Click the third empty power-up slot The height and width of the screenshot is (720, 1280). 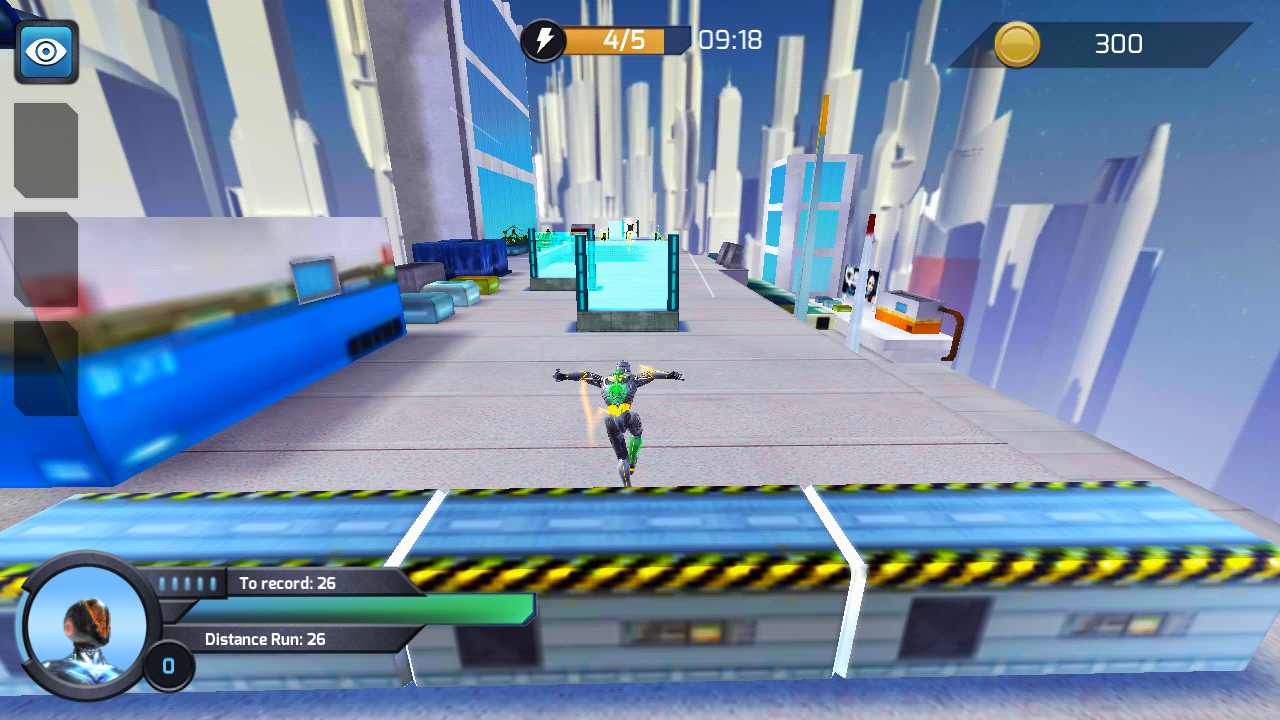[x=44, y=365]
